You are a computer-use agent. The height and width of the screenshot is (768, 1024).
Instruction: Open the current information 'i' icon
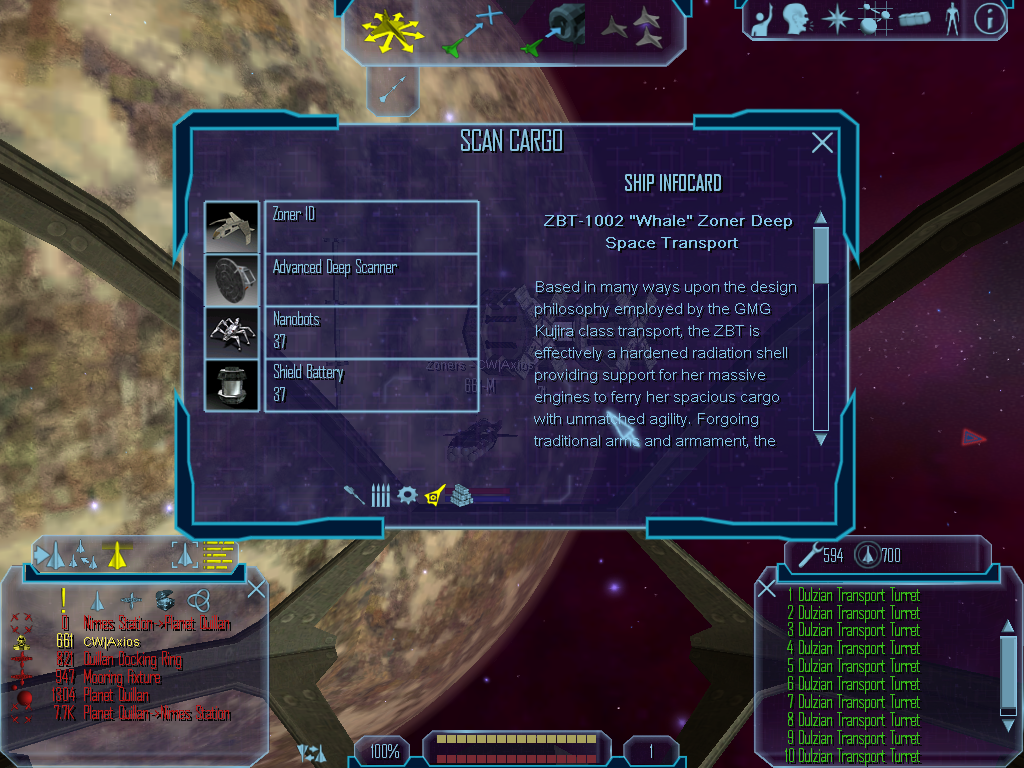pos(989,19)
